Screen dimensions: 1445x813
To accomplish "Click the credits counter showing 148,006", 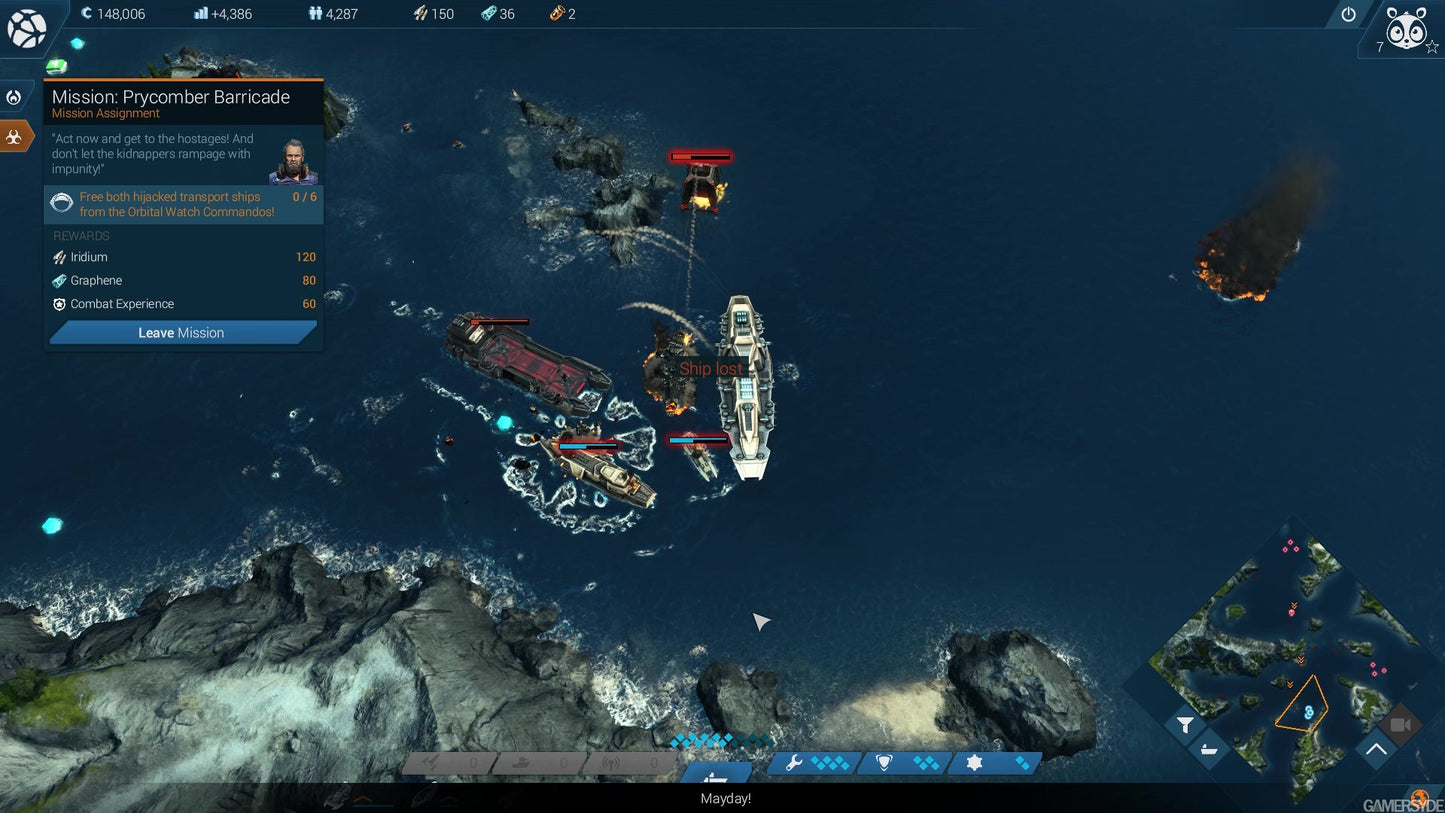I will click(x=113, y=14).
